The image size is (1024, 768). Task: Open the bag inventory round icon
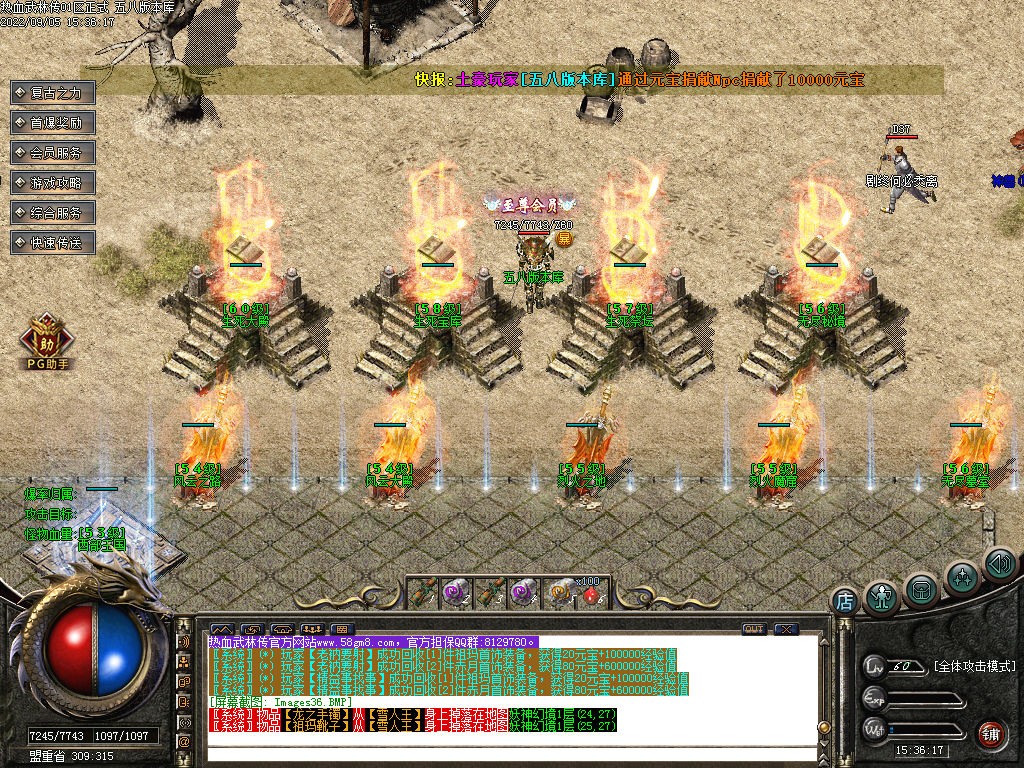point(921,590)
